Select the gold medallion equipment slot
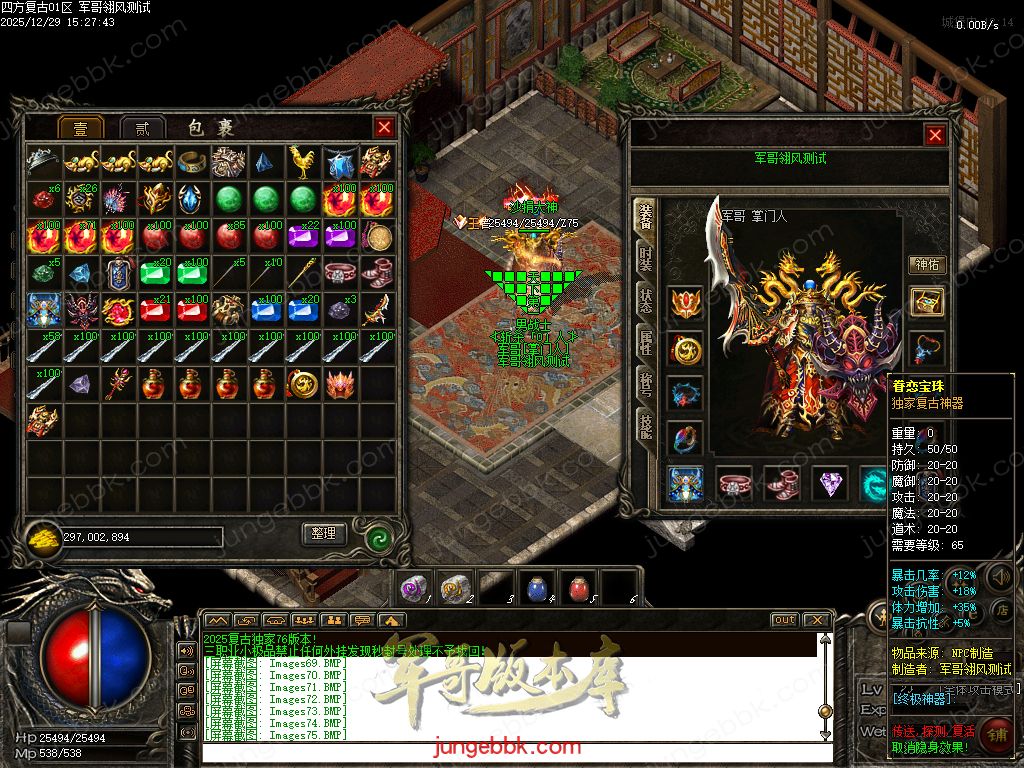This screenshot has height=768, width=1024. 686,349
